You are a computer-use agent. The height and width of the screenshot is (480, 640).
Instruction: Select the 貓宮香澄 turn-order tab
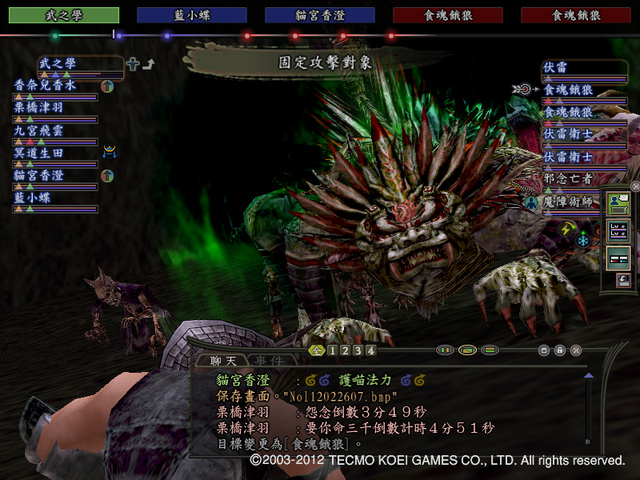coord(317,15)
